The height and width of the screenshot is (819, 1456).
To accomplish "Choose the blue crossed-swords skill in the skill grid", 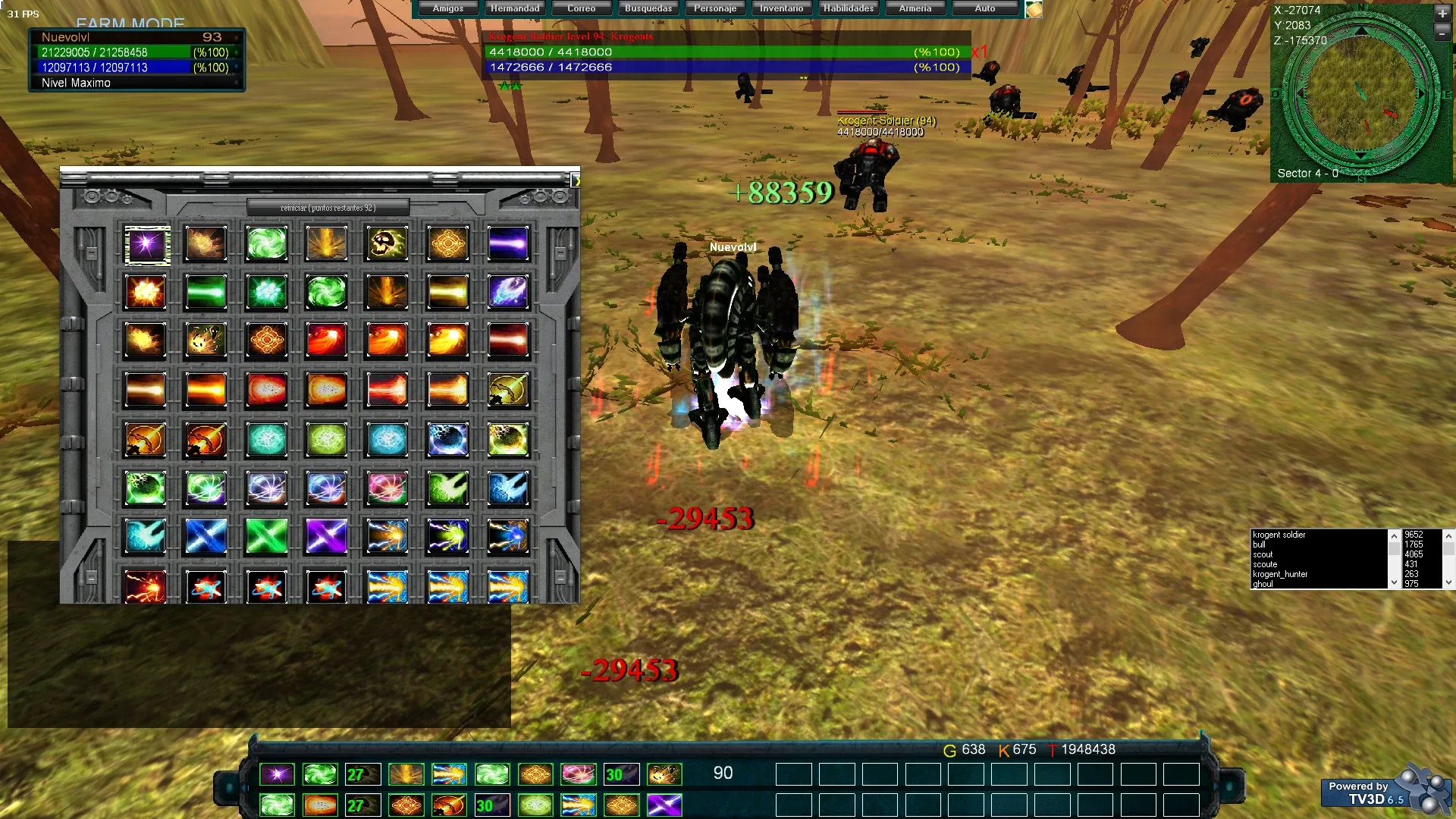I will point(206,538).
